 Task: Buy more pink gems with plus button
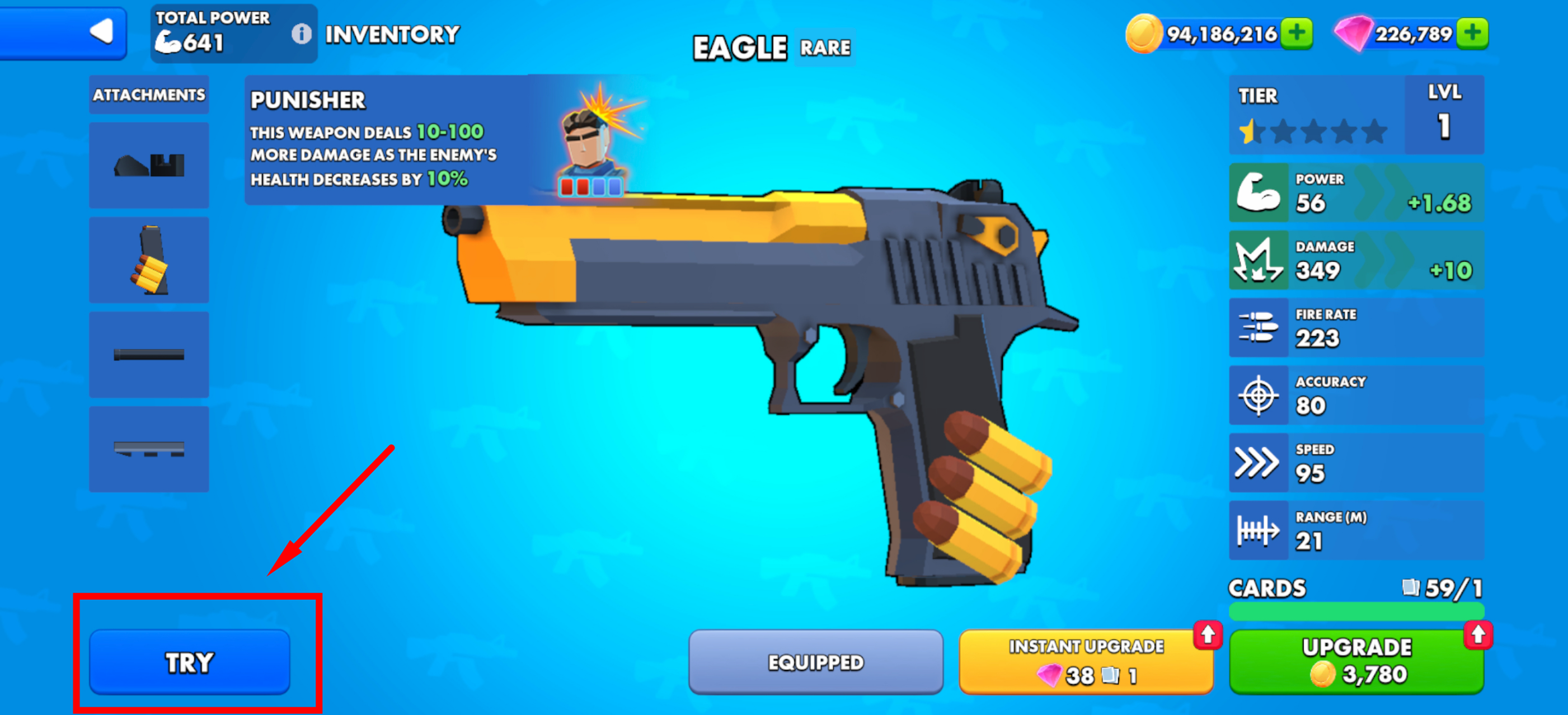1472,33
